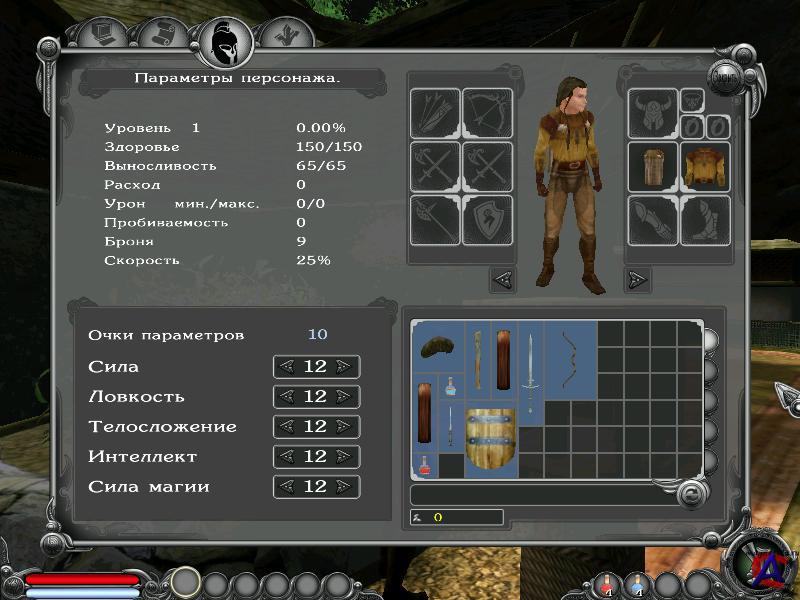Viewport: 800px width, 600px height.
Task: Increase the Сила stat by one
Action: pyautogui.click(x=344, y=367)
